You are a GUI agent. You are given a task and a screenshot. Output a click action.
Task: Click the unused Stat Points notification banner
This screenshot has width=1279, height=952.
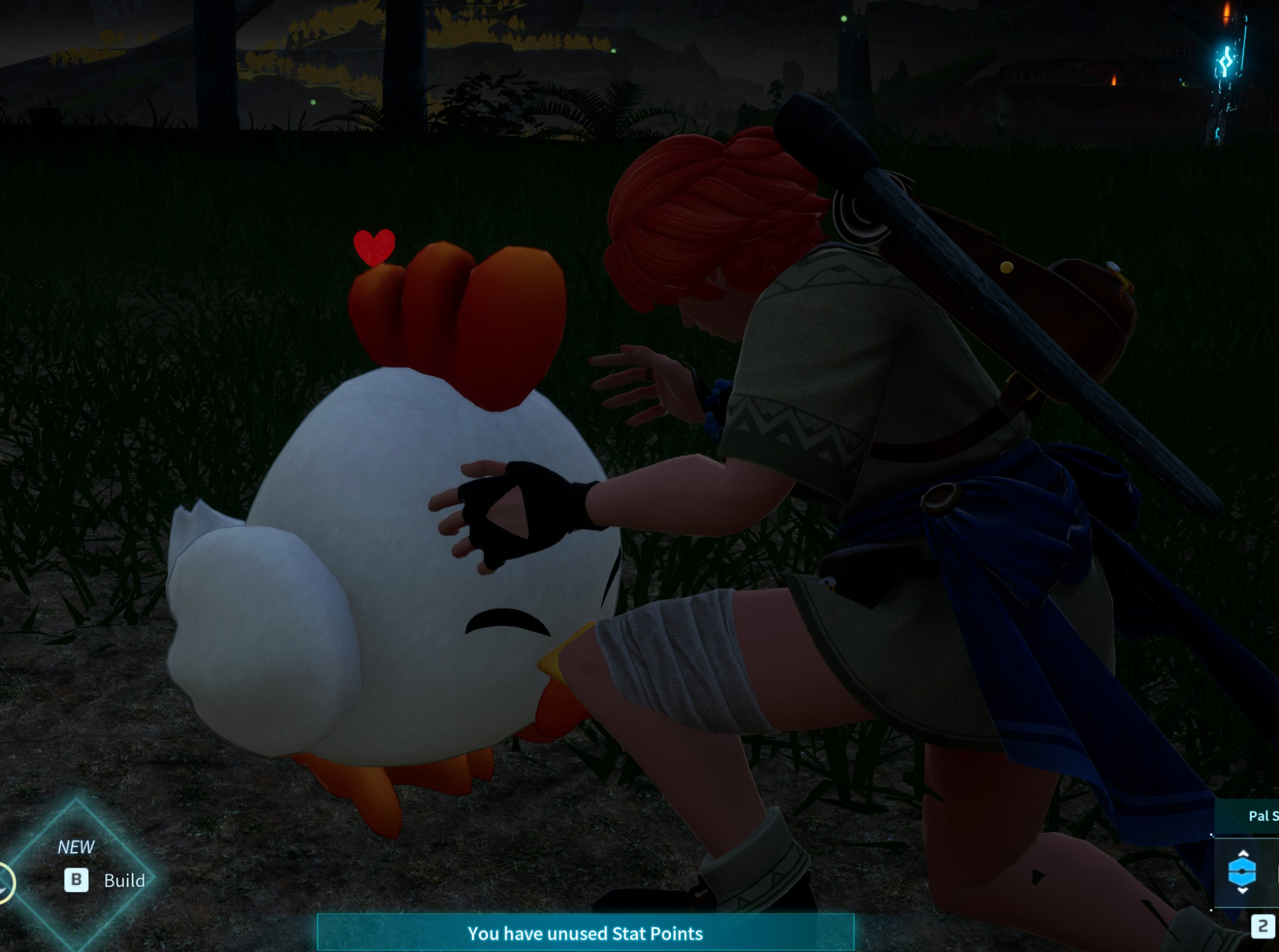585,933
